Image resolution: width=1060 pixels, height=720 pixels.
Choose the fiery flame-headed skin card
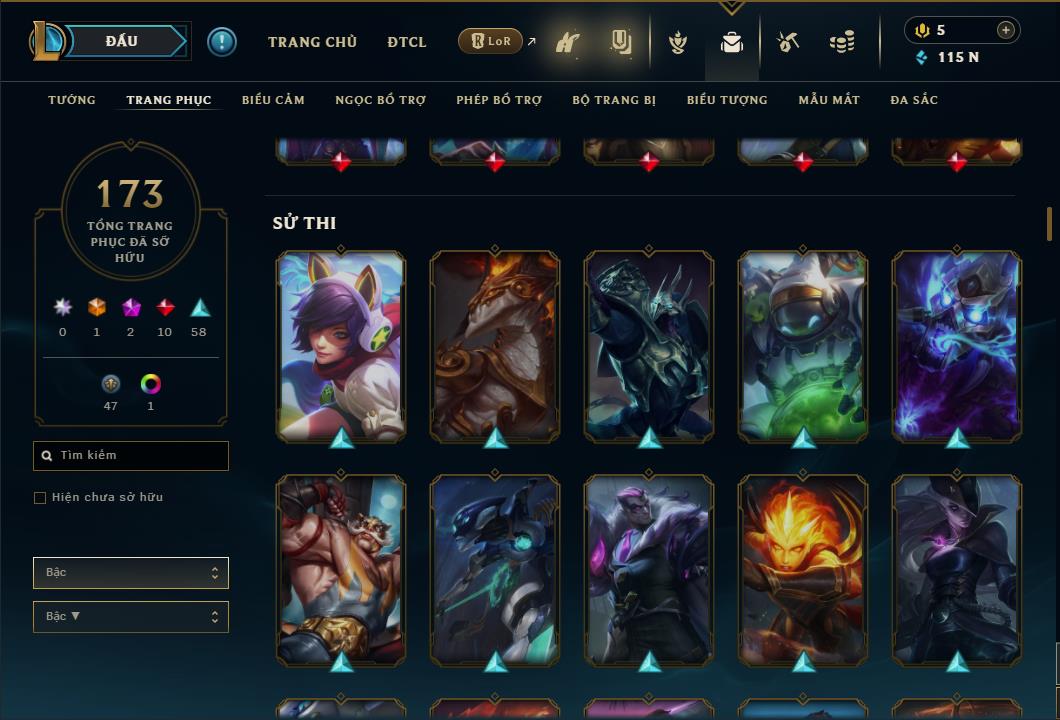click(x=803, y=569)
